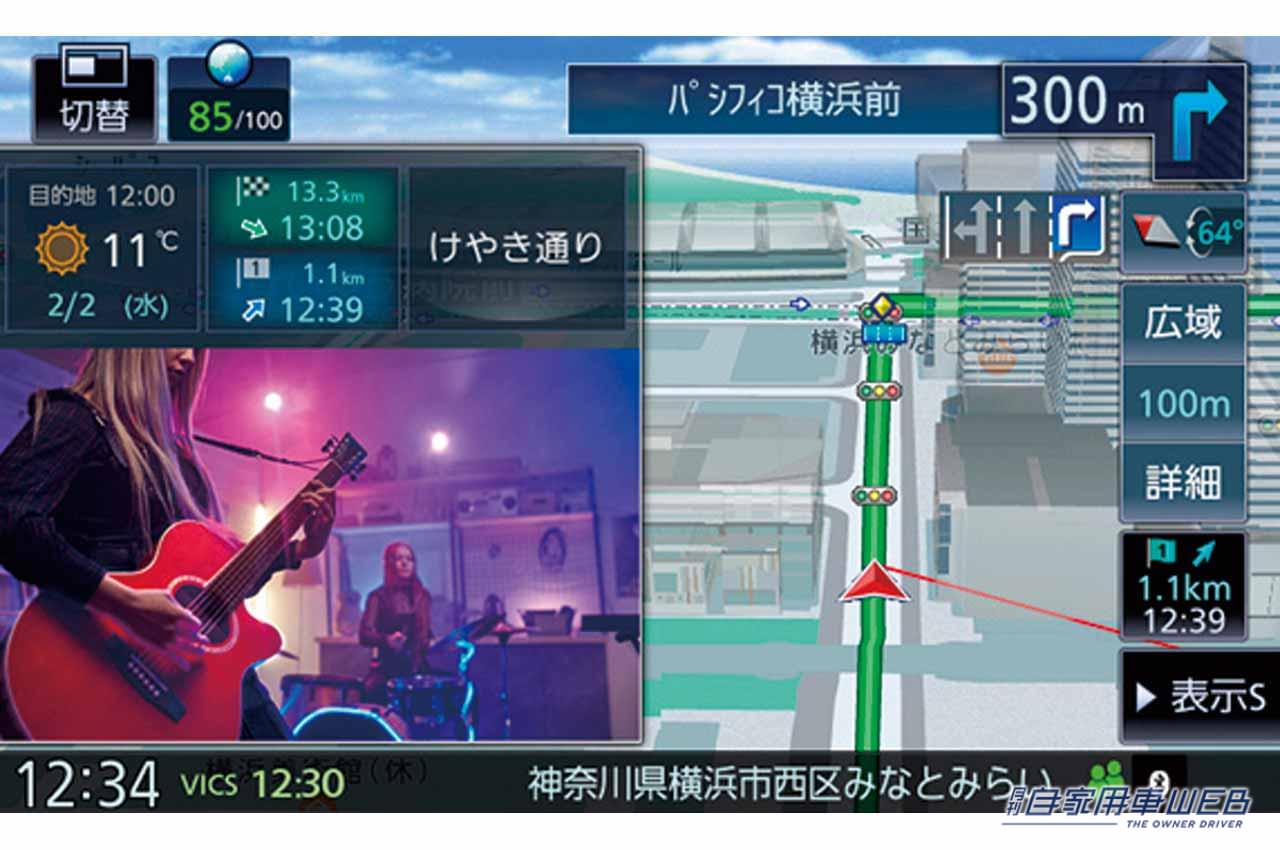Choose the 詳細 zoom-in button
Viewport: 1280px width, 850px height.
tap(1184, 482)
